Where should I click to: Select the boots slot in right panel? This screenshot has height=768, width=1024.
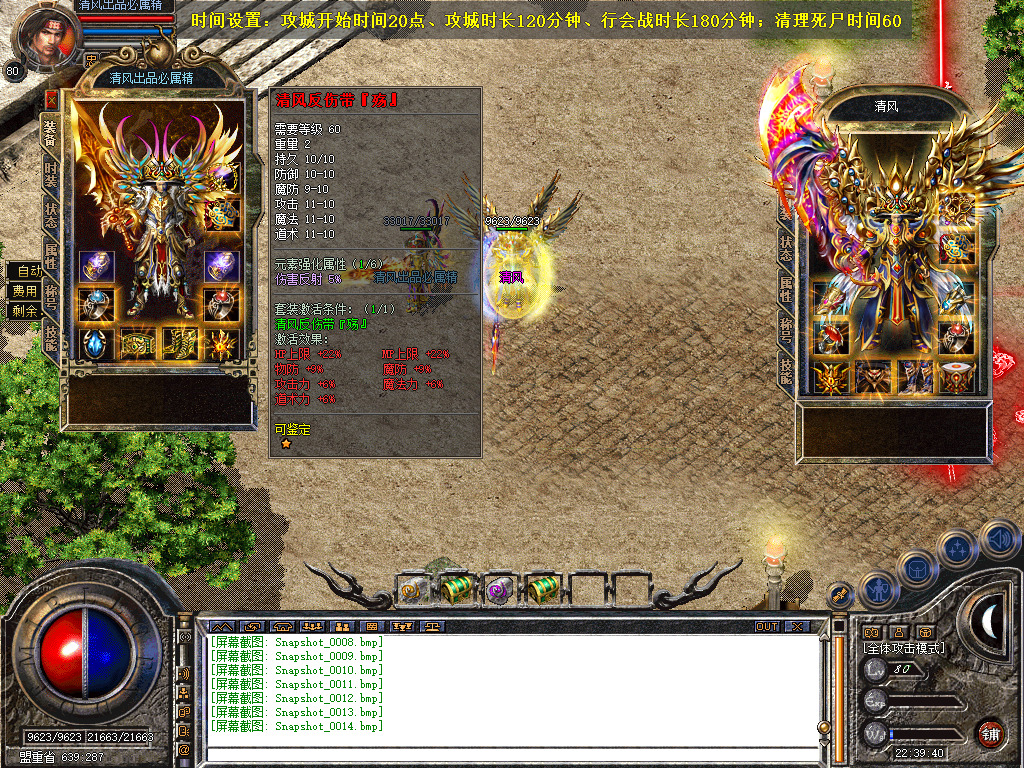pos(915,377)
